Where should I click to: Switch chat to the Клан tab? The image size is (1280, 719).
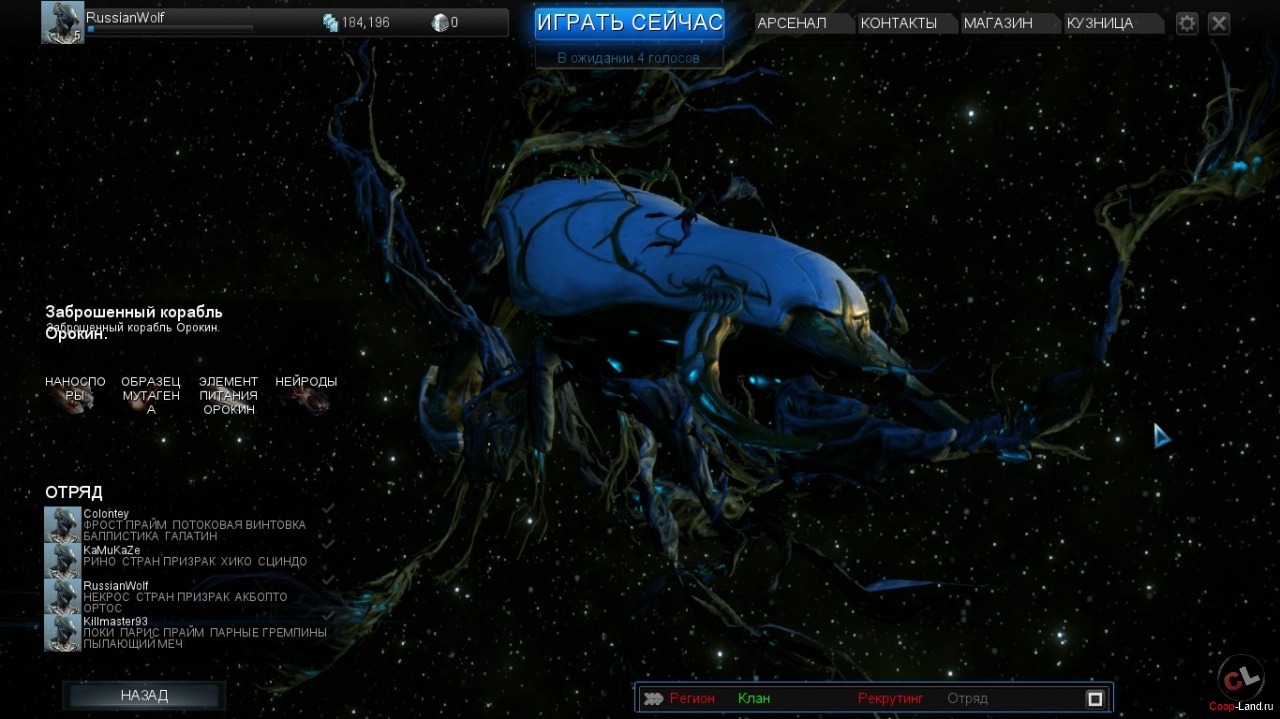(x=754, y=698)
